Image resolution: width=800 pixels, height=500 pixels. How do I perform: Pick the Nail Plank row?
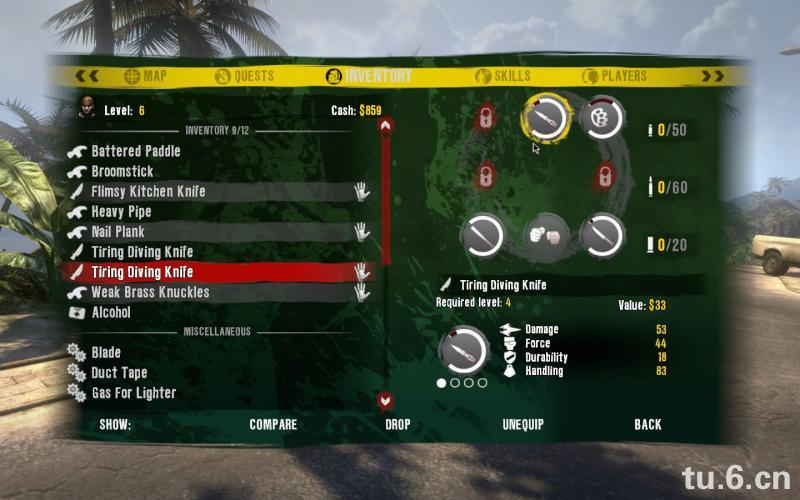118,232
